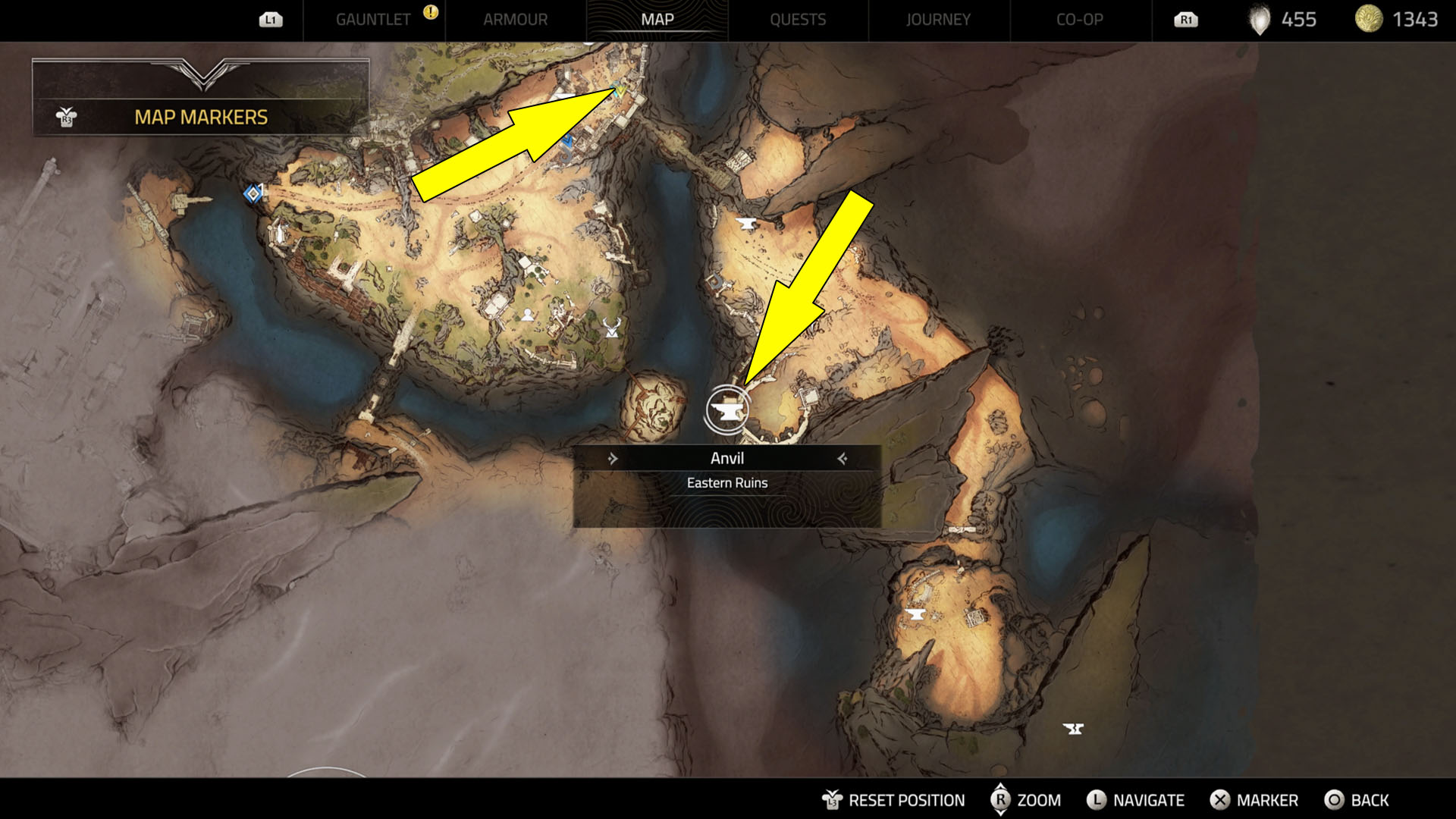1456x819 pixels.
Task: Open the Co-op tab
Action: [x=1079, y=20]
